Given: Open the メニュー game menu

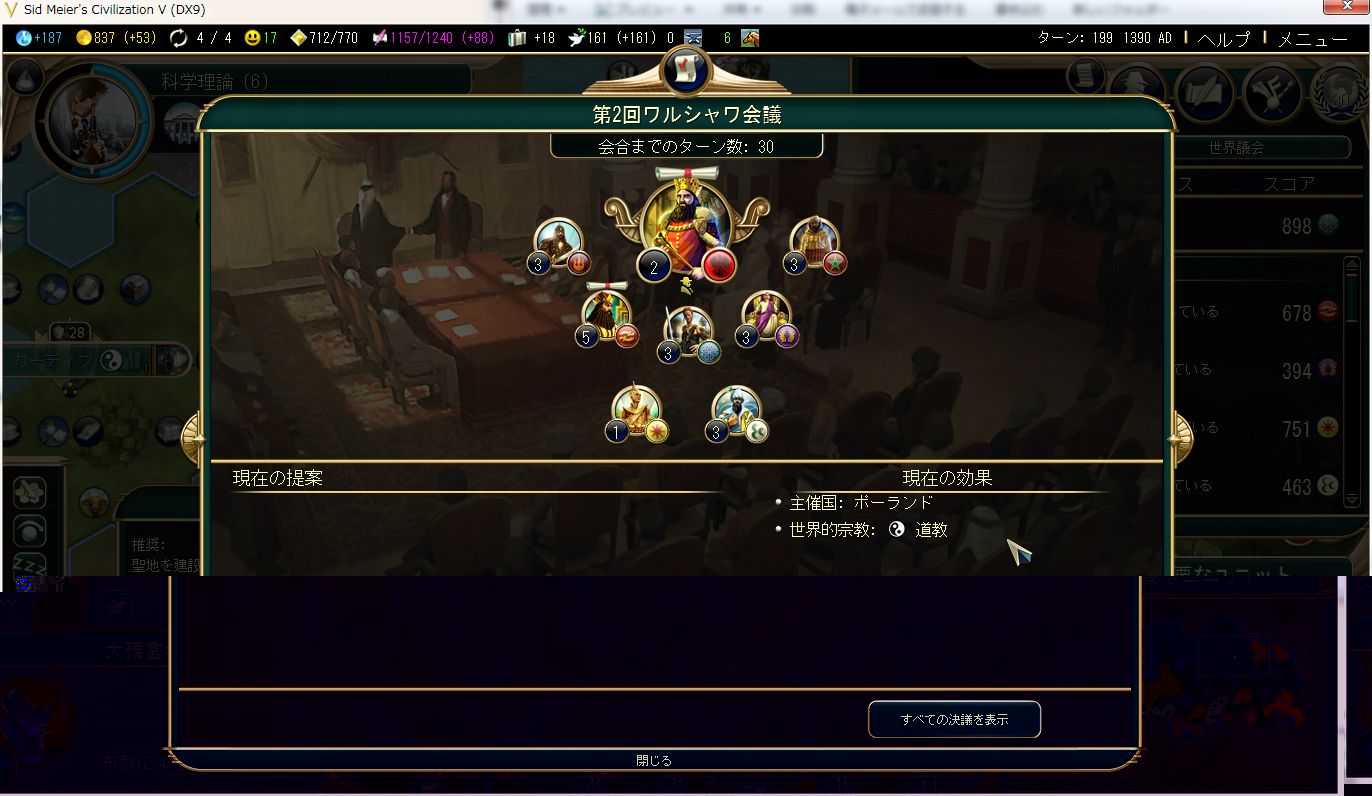Looking at the screenshot, I should [x=1313, y=39].
